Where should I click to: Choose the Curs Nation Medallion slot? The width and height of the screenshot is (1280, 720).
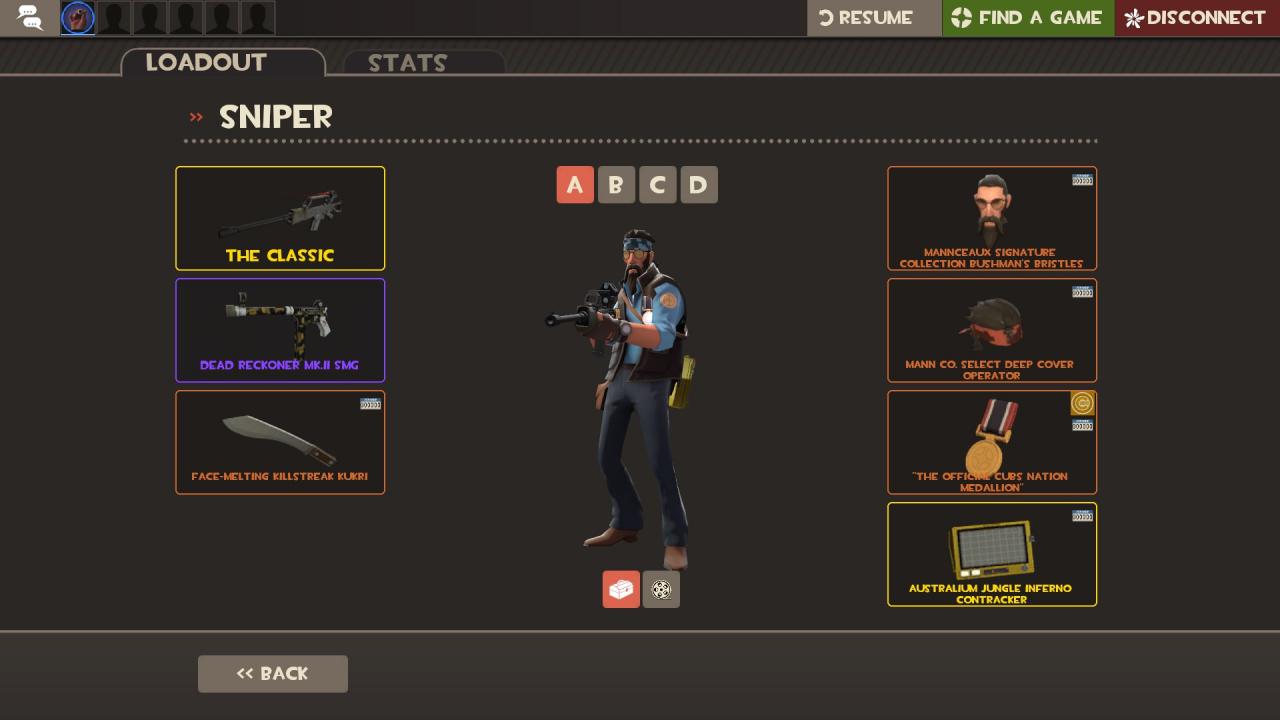(x=992, y=442)
